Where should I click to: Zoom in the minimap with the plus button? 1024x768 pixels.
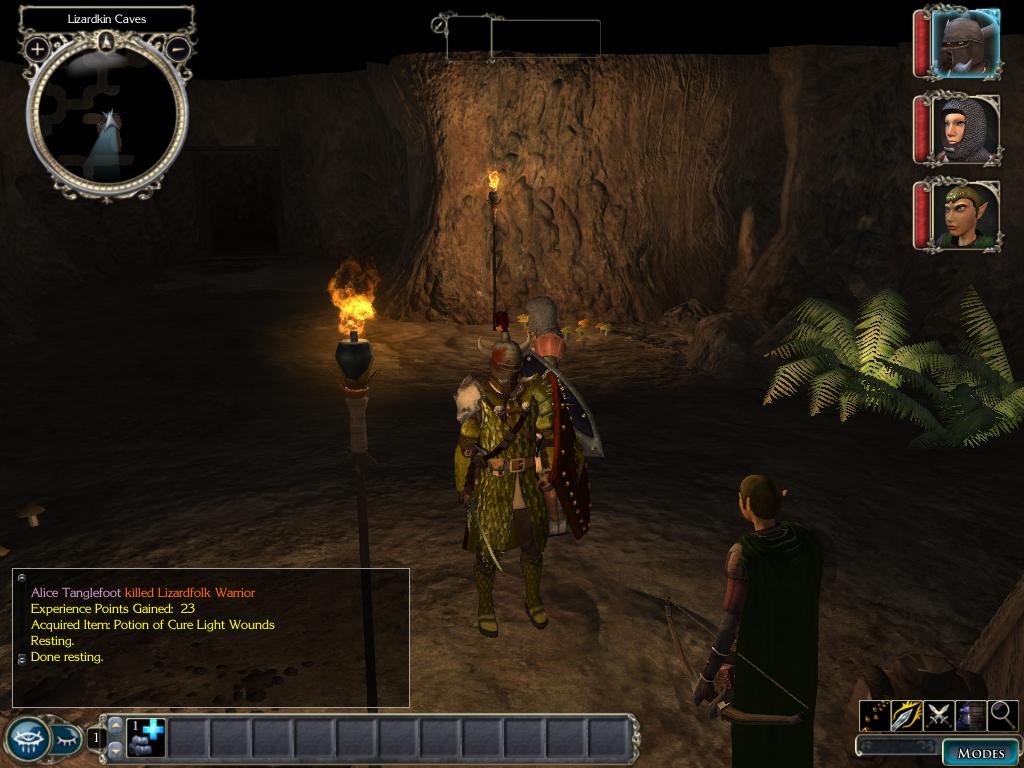[37, 47]
